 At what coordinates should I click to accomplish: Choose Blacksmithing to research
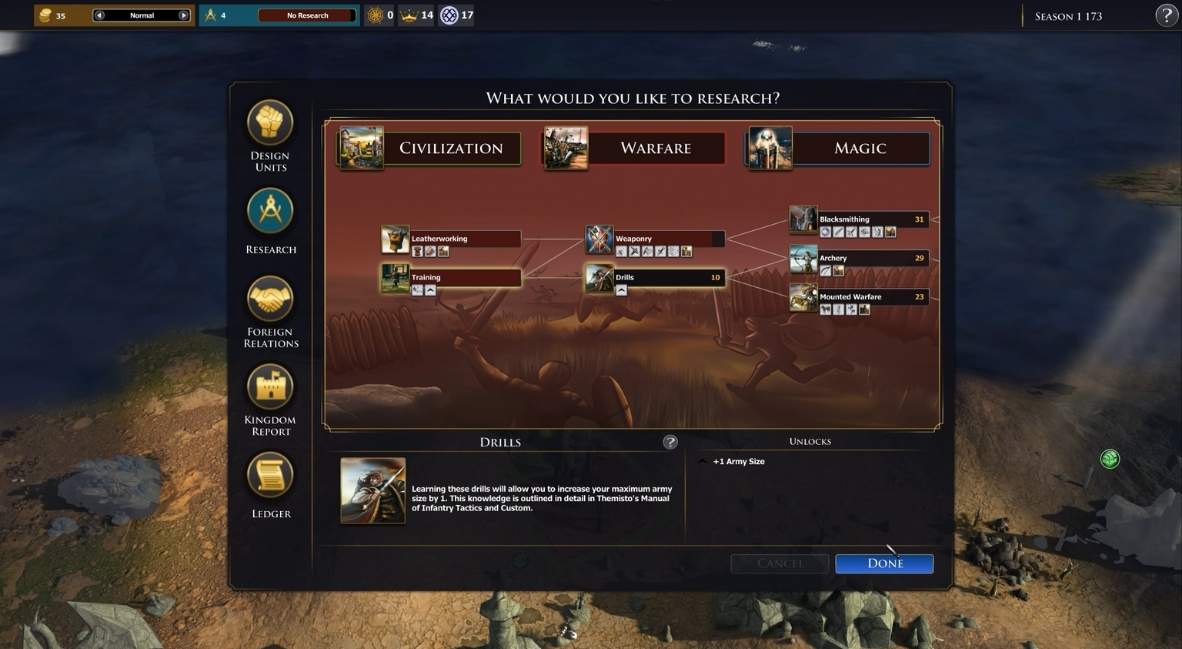click(x=872, y=219)
